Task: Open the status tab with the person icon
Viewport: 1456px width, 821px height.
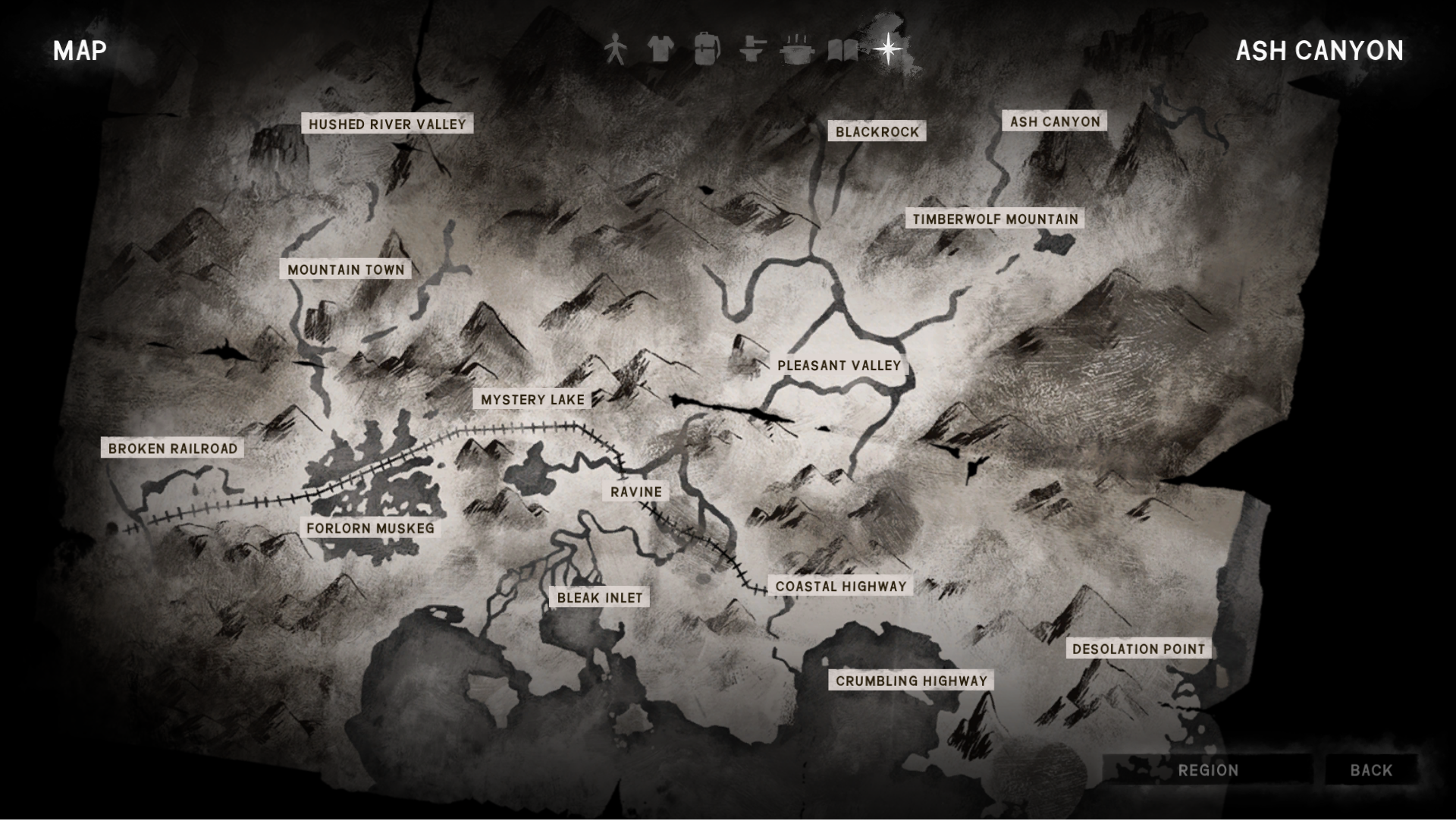Action: pos(615,50)
